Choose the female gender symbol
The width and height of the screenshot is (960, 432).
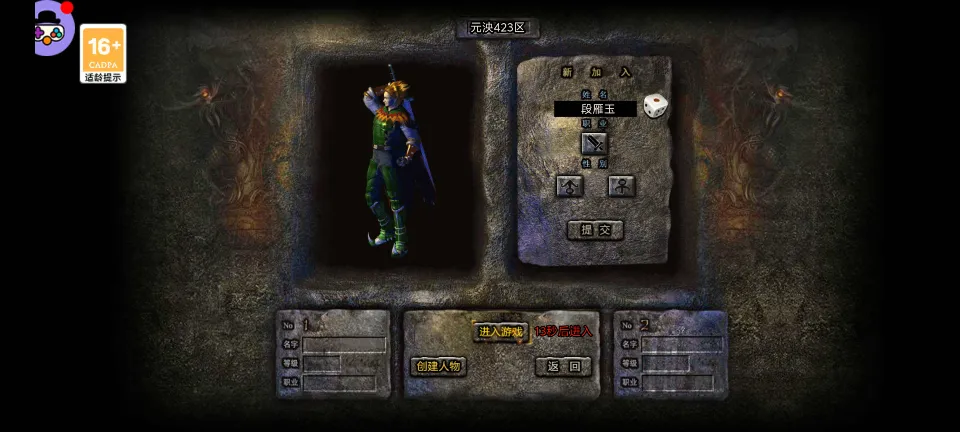621,186
